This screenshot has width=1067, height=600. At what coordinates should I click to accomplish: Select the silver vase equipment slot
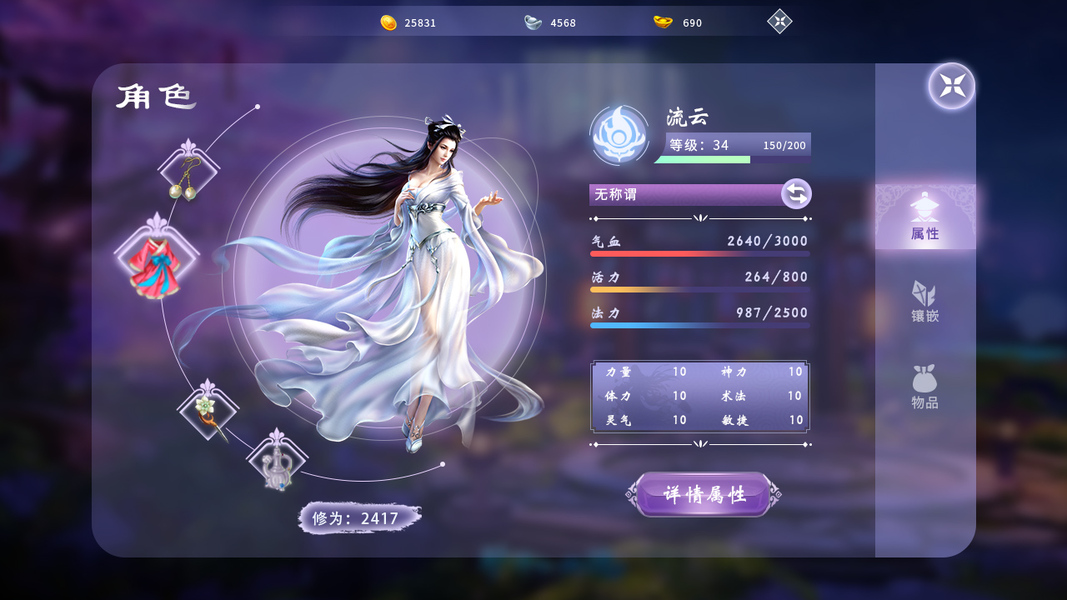277,462
